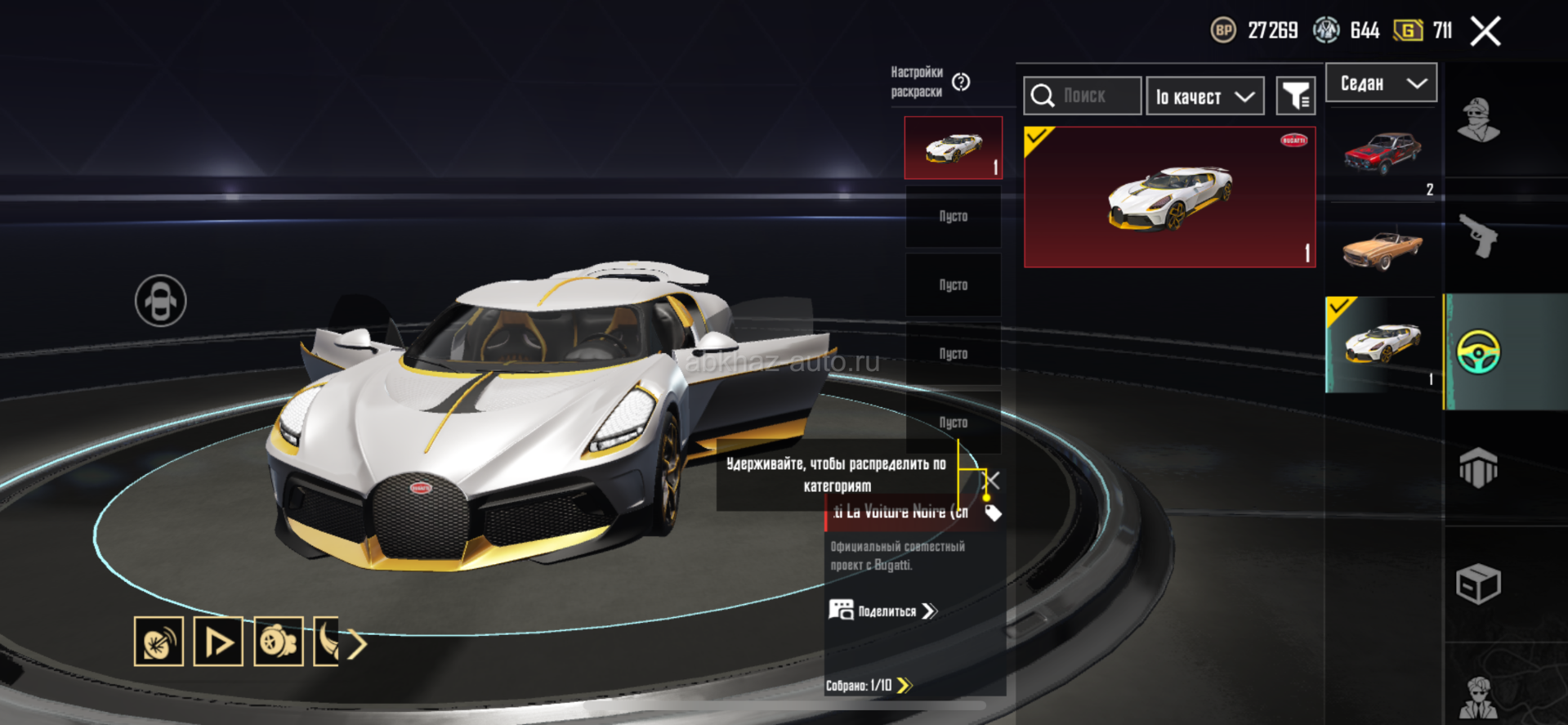The height and width of the screenshot is (725, 1568).
Task: Activate the play triangle preview button
Action: click(x=218, y=642)
